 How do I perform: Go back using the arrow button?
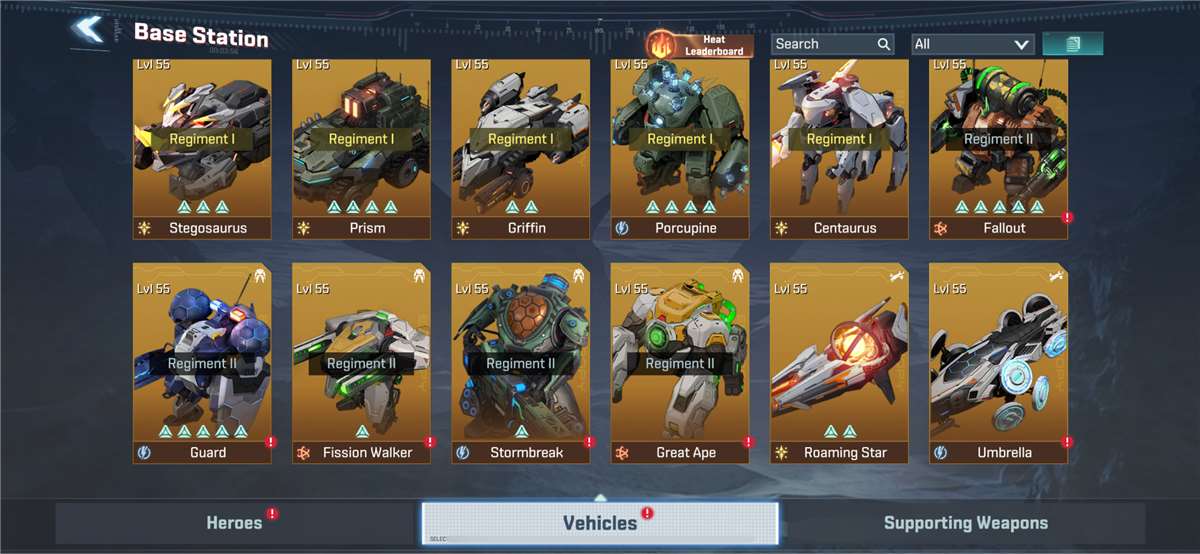[x=89, y=30]
